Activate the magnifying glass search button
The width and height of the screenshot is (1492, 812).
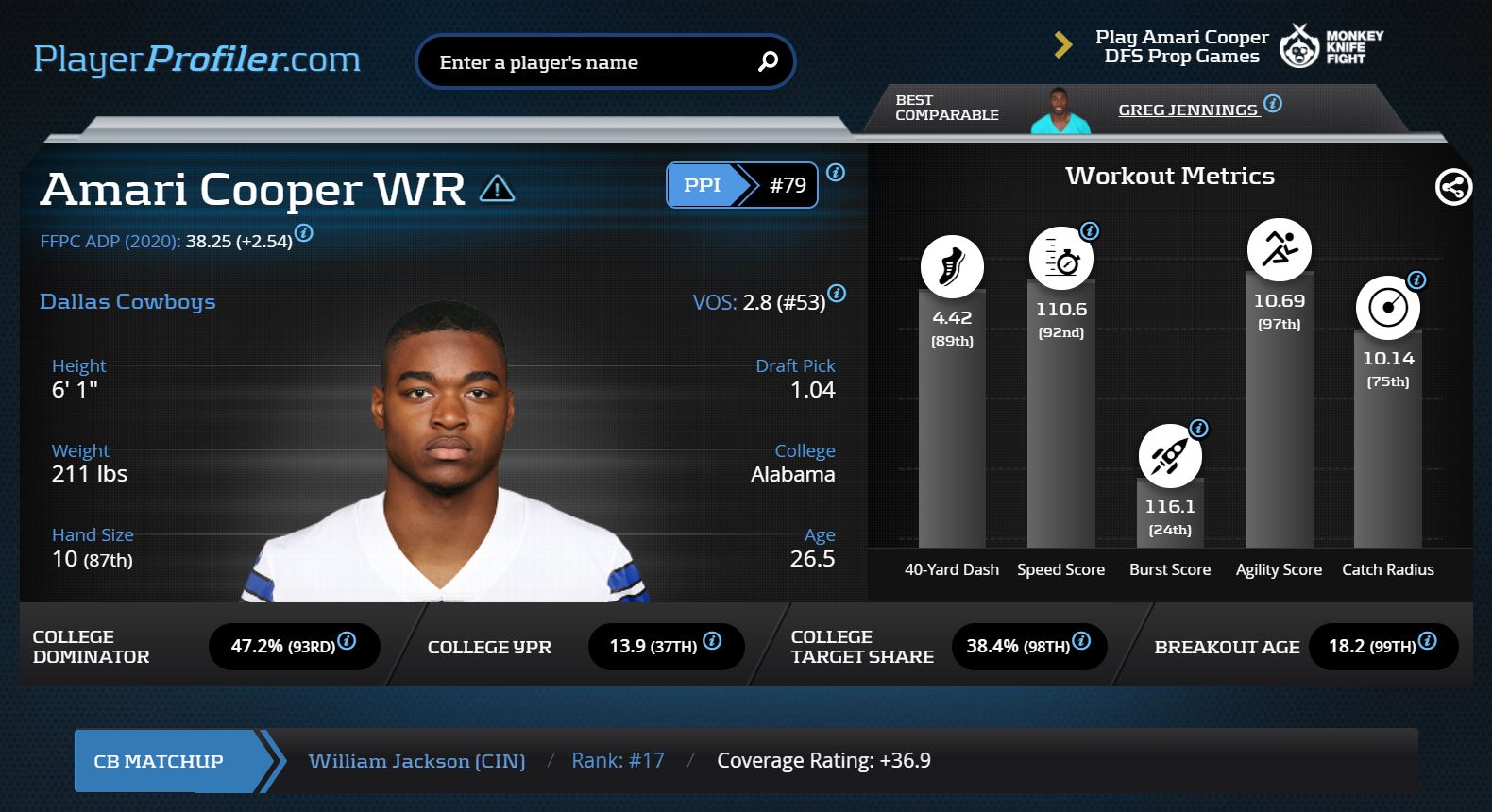click(768, 62)
